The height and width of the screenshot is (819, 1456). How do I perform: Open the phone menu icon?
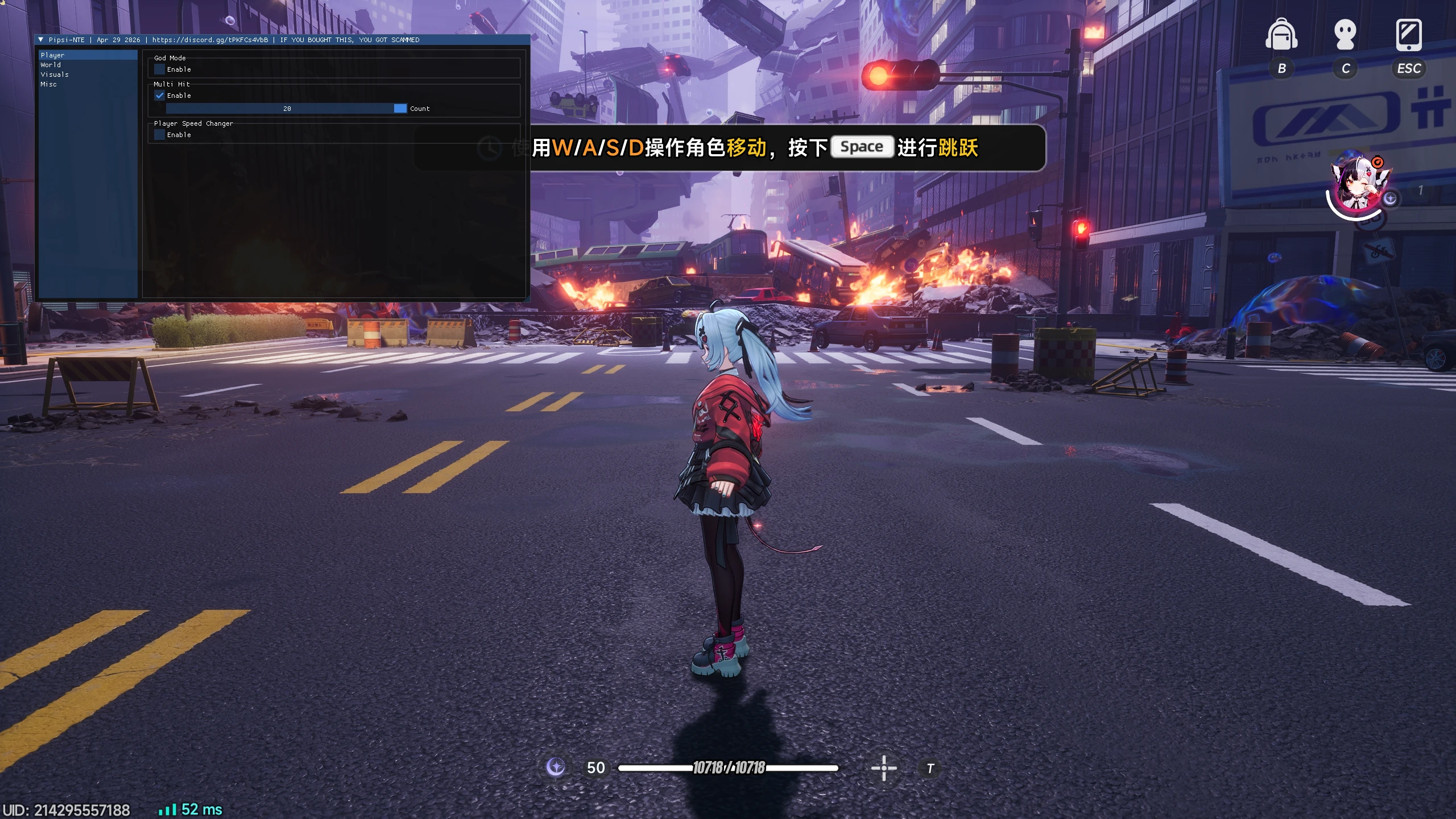[x=1409, y=35]
